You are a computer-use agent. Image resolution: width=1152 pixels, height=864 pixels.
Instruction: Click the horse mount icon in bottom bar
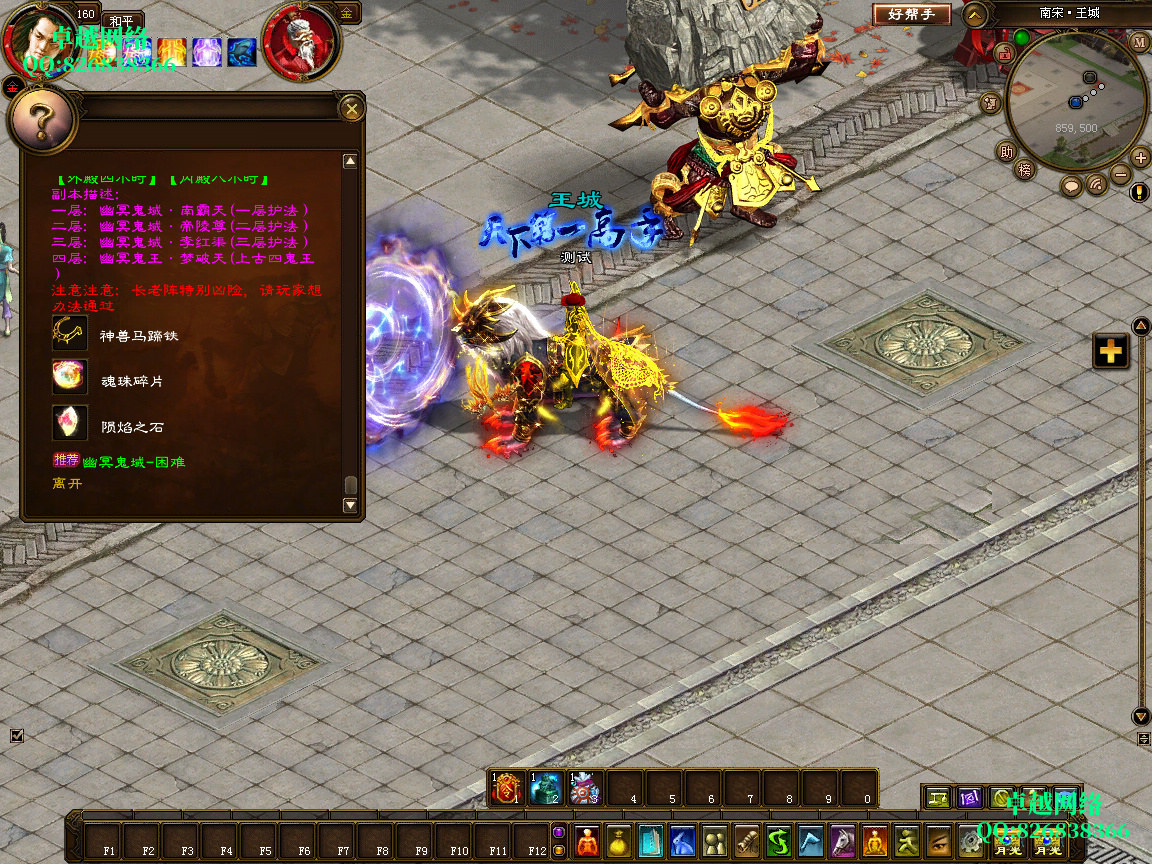[843, 840]
